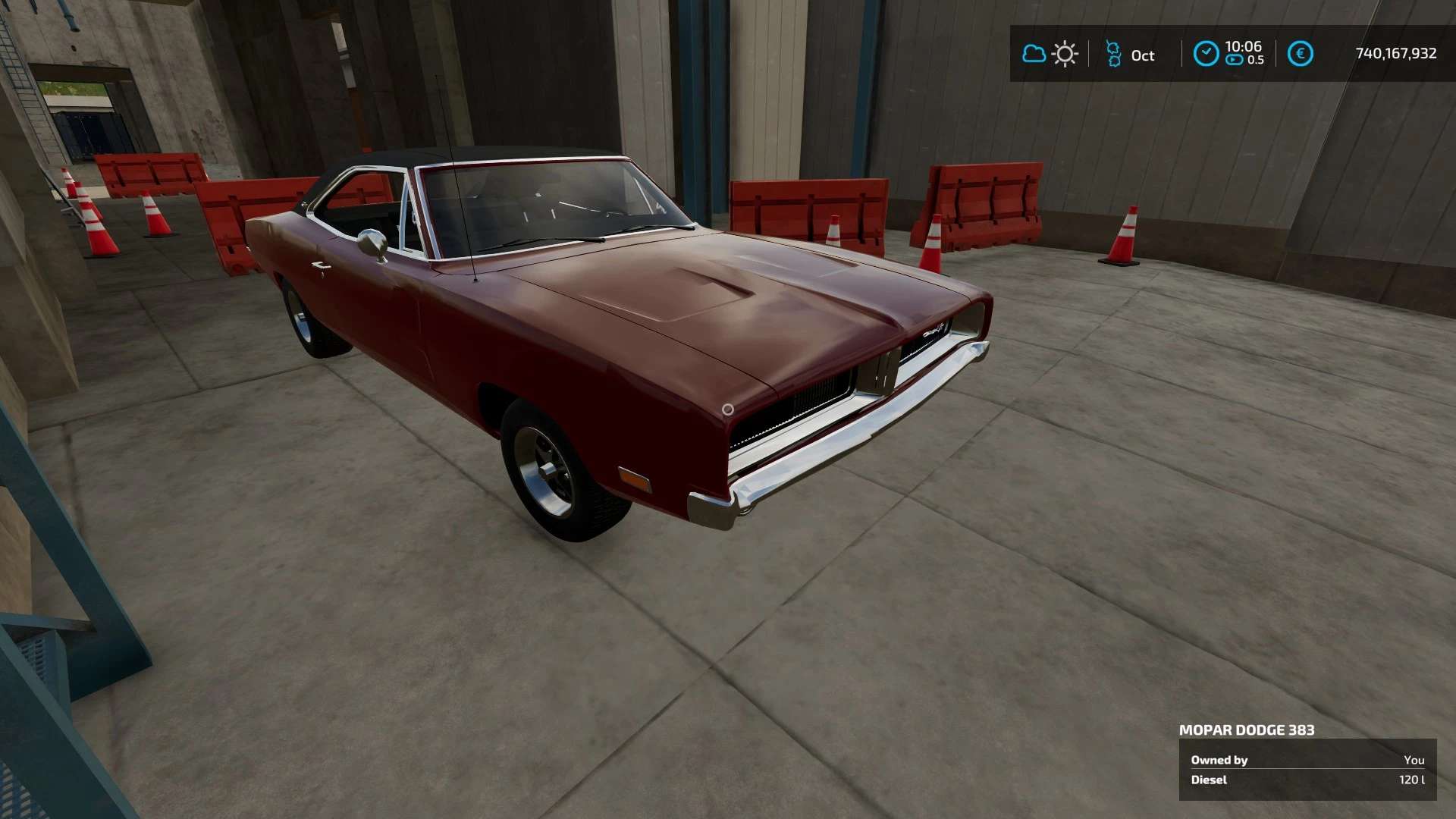Click the cloud and sun weather icon
Screen dimensions: 1456x819
click(x=1050, y=54)
